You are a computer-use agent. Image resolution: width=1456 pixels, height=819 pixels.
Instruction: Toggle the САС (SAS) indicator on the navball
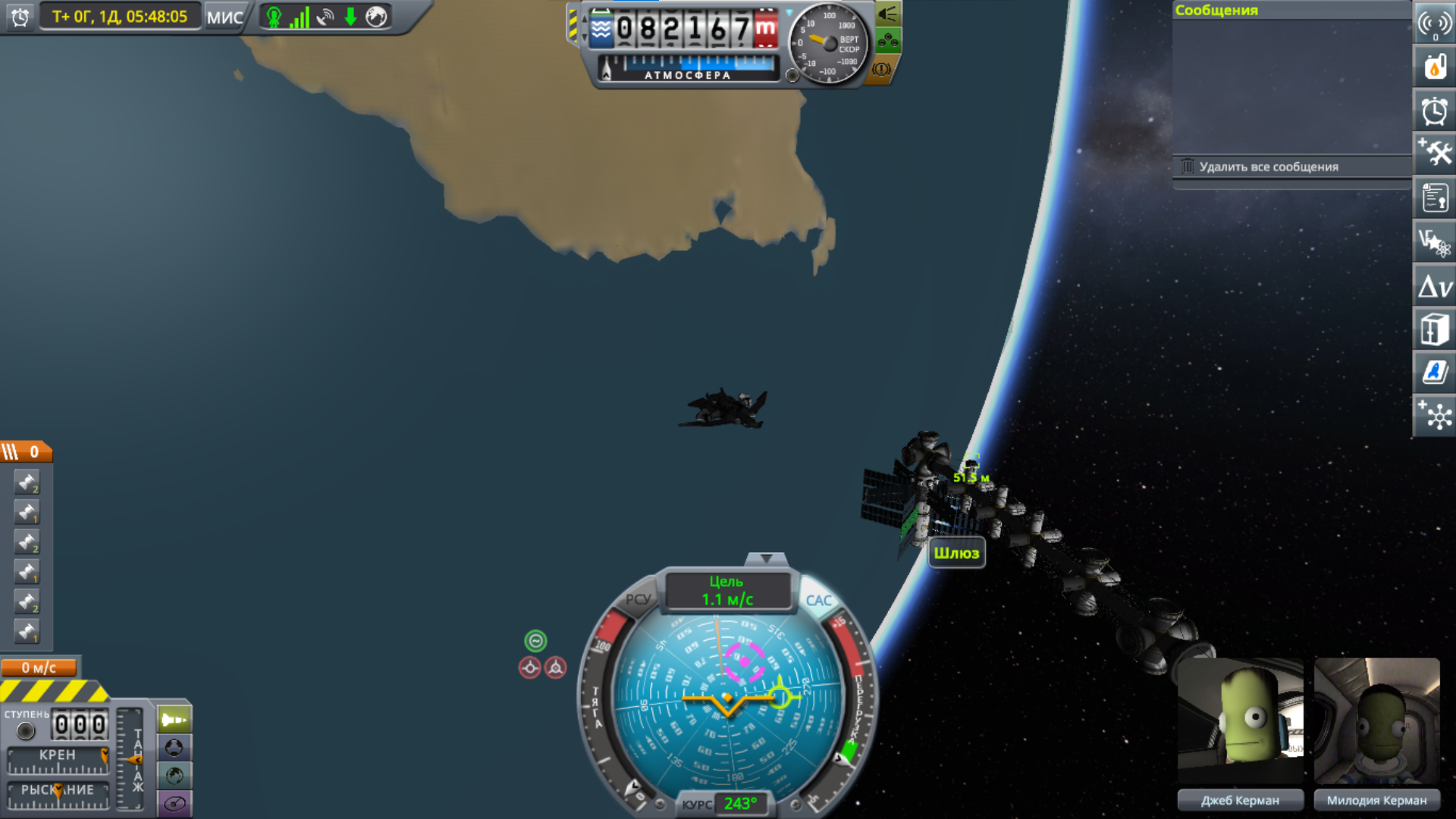pos(818,601)
